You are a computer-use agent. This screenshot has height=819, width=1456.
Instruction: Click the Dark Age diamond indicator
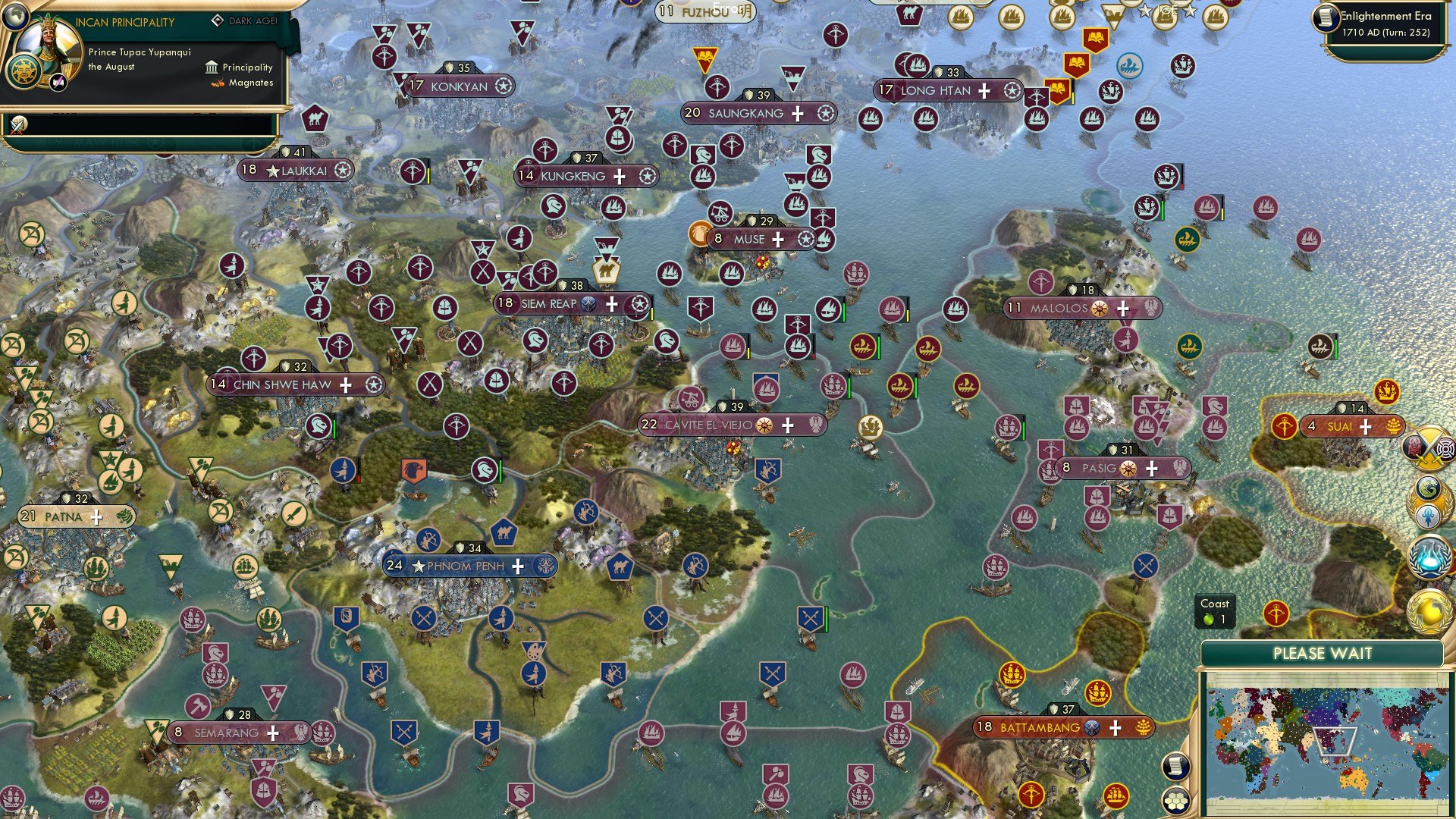(x=219, y=20)
